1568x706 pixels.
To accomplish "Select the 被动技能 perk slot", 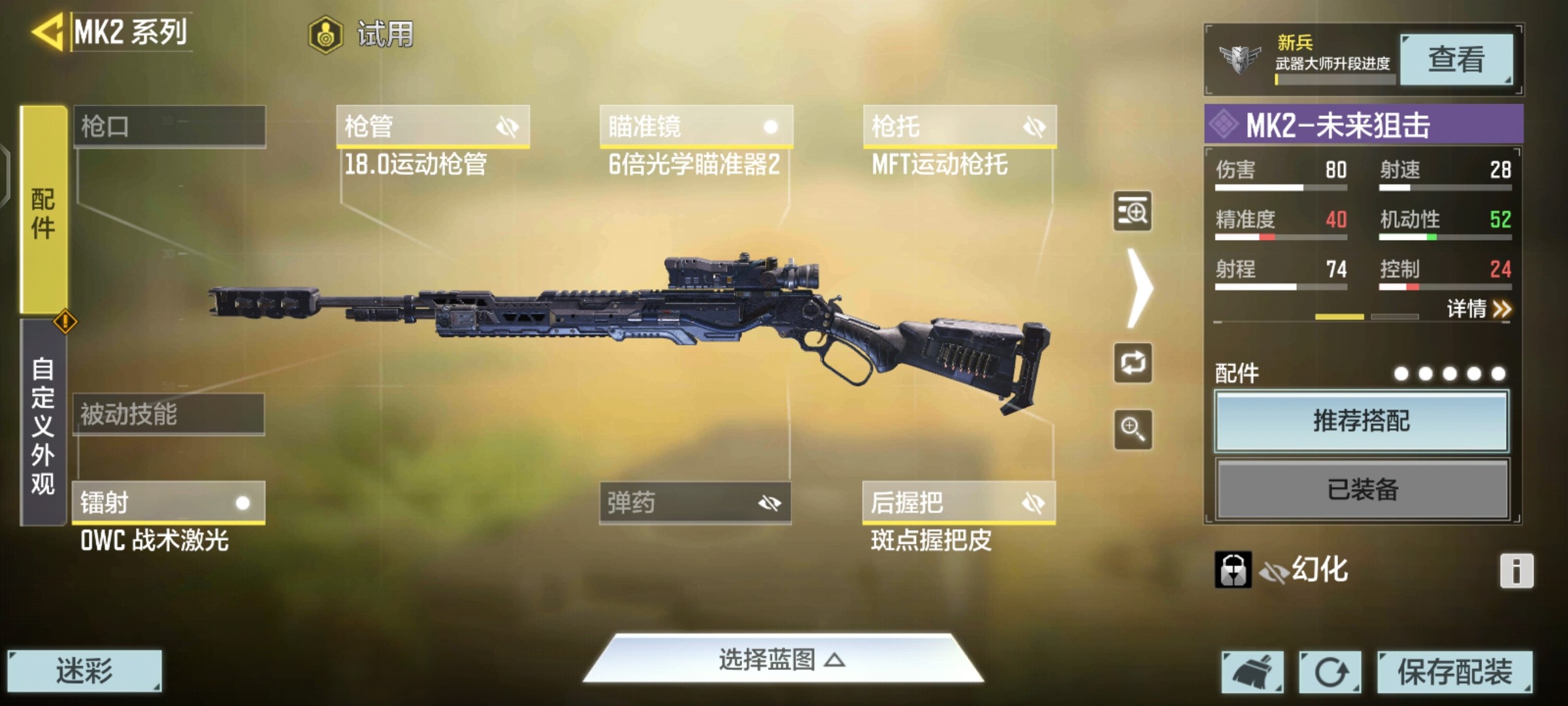I will coord(169,414).
